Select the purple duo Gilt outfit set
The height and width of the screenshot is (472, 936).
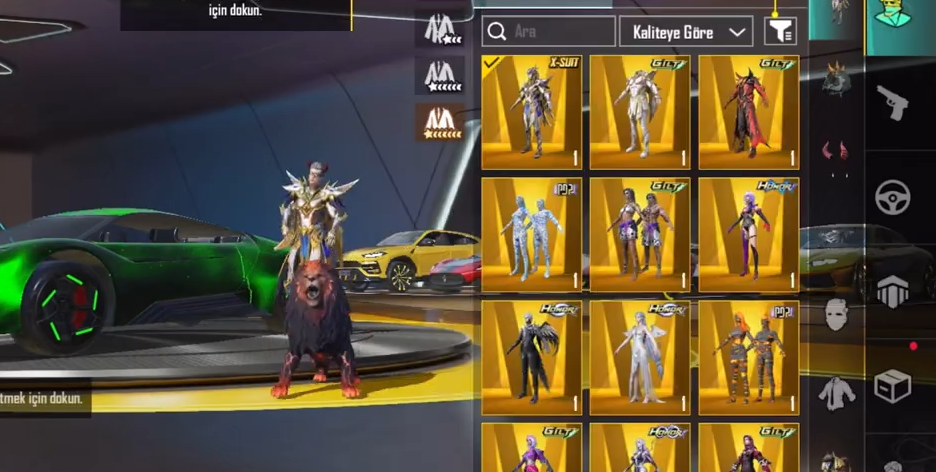point(639,235)
